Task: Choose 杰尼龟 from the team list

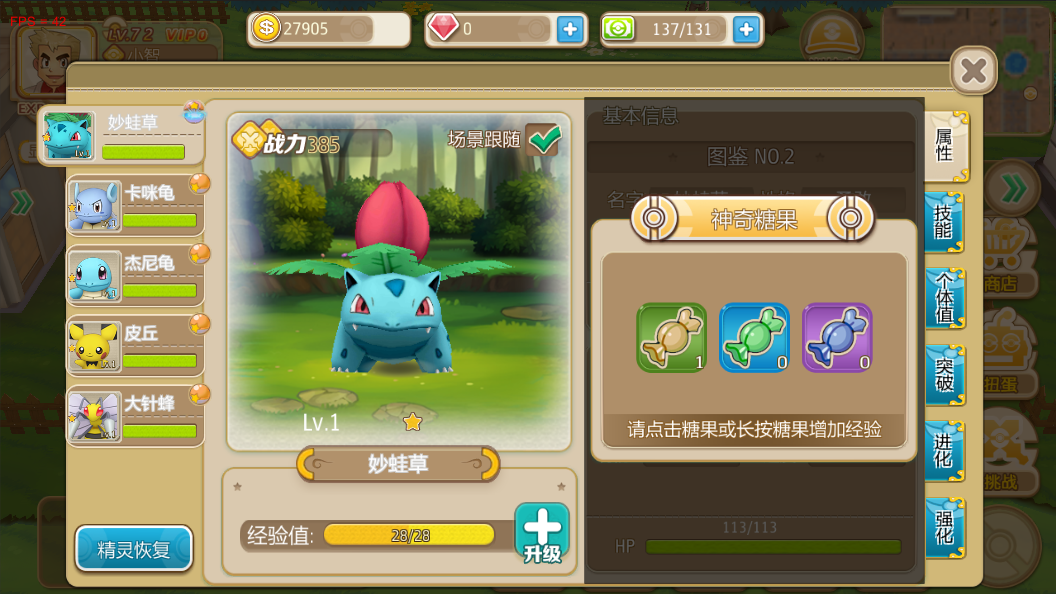Action: [135, 276]
